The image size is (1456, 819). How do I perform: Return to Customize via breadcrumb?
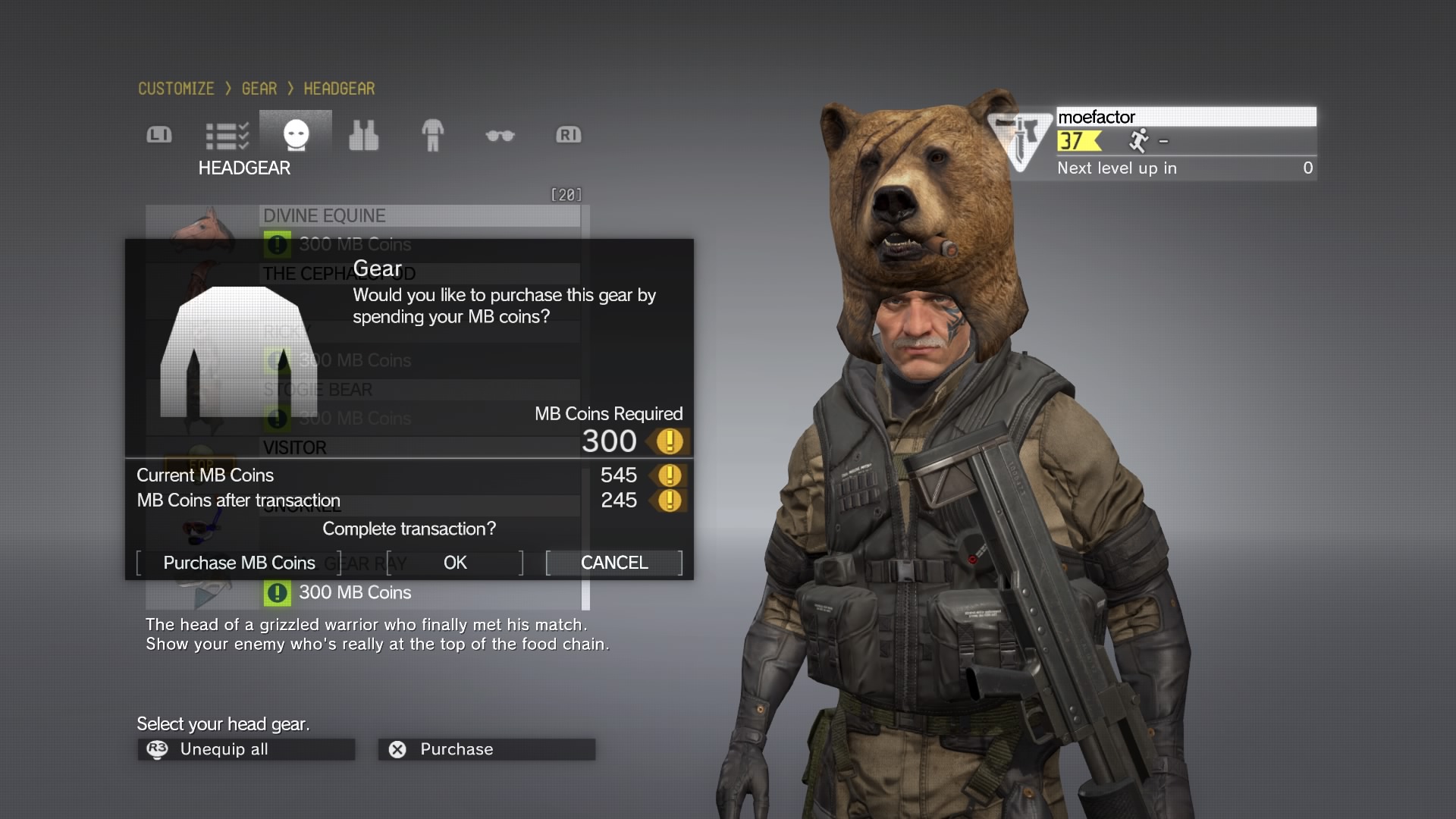176,89
